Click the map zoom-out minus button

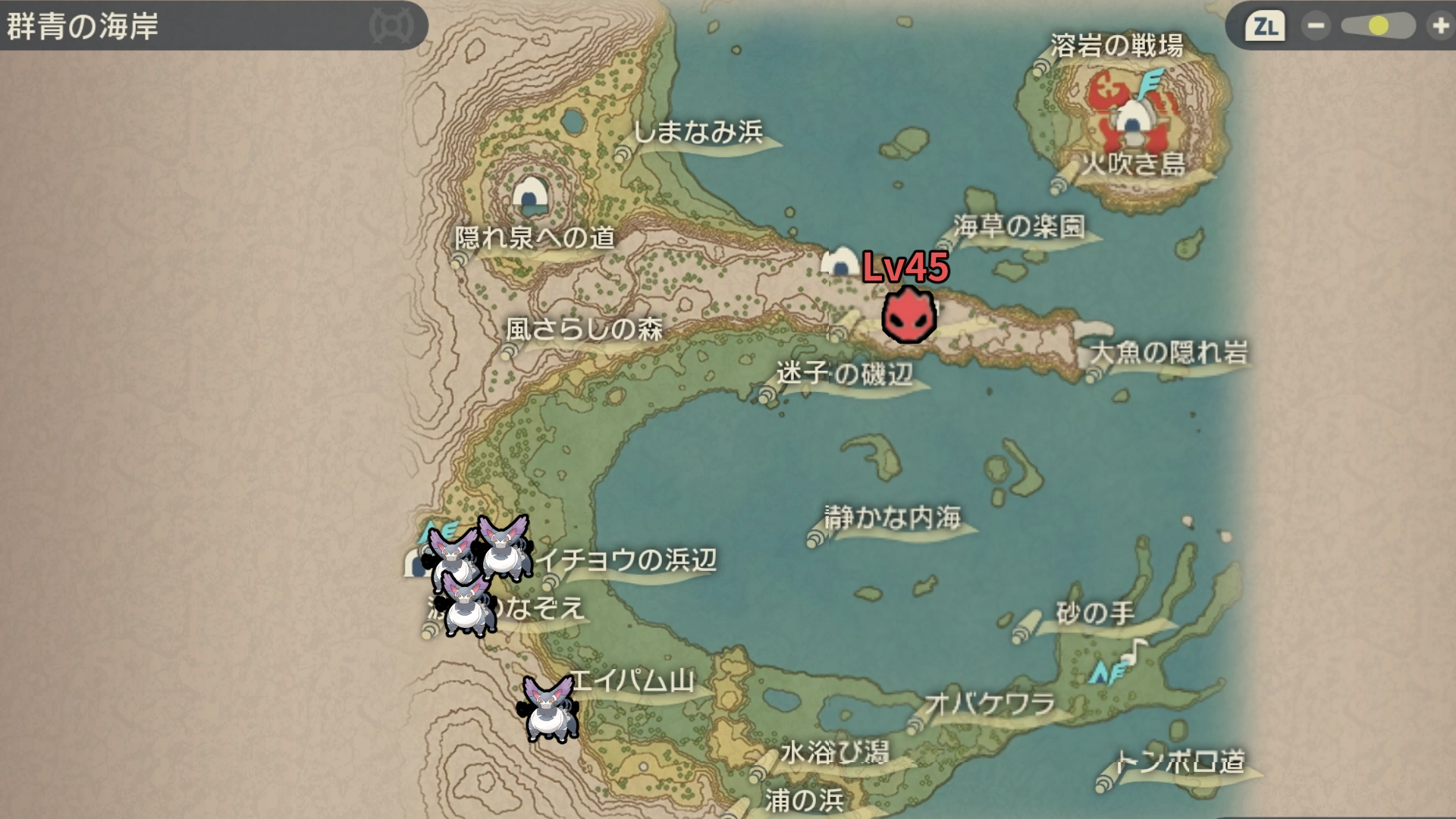click(1316, 27)
